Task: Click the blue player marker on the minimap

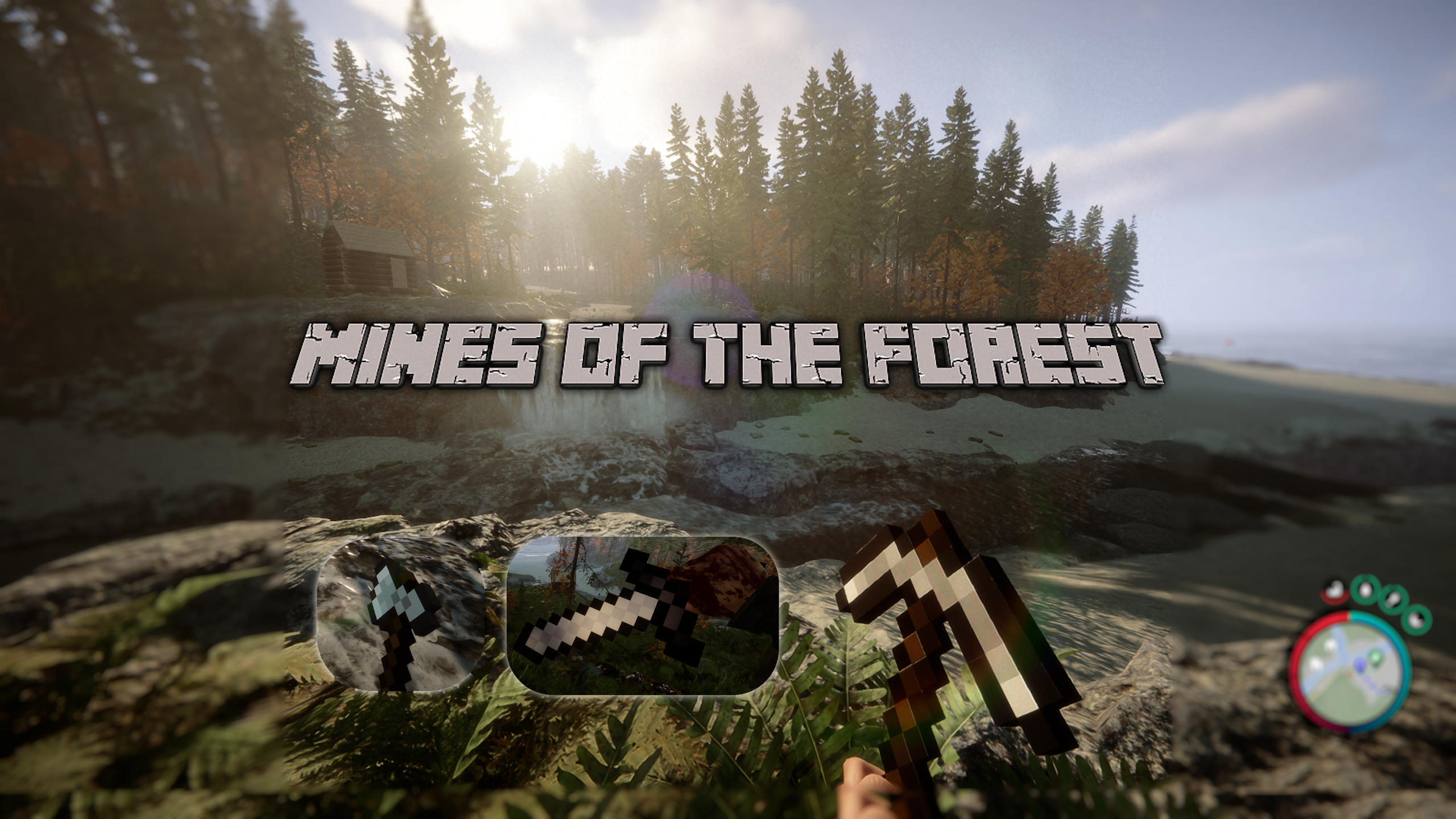Action: click(1359, 664)
